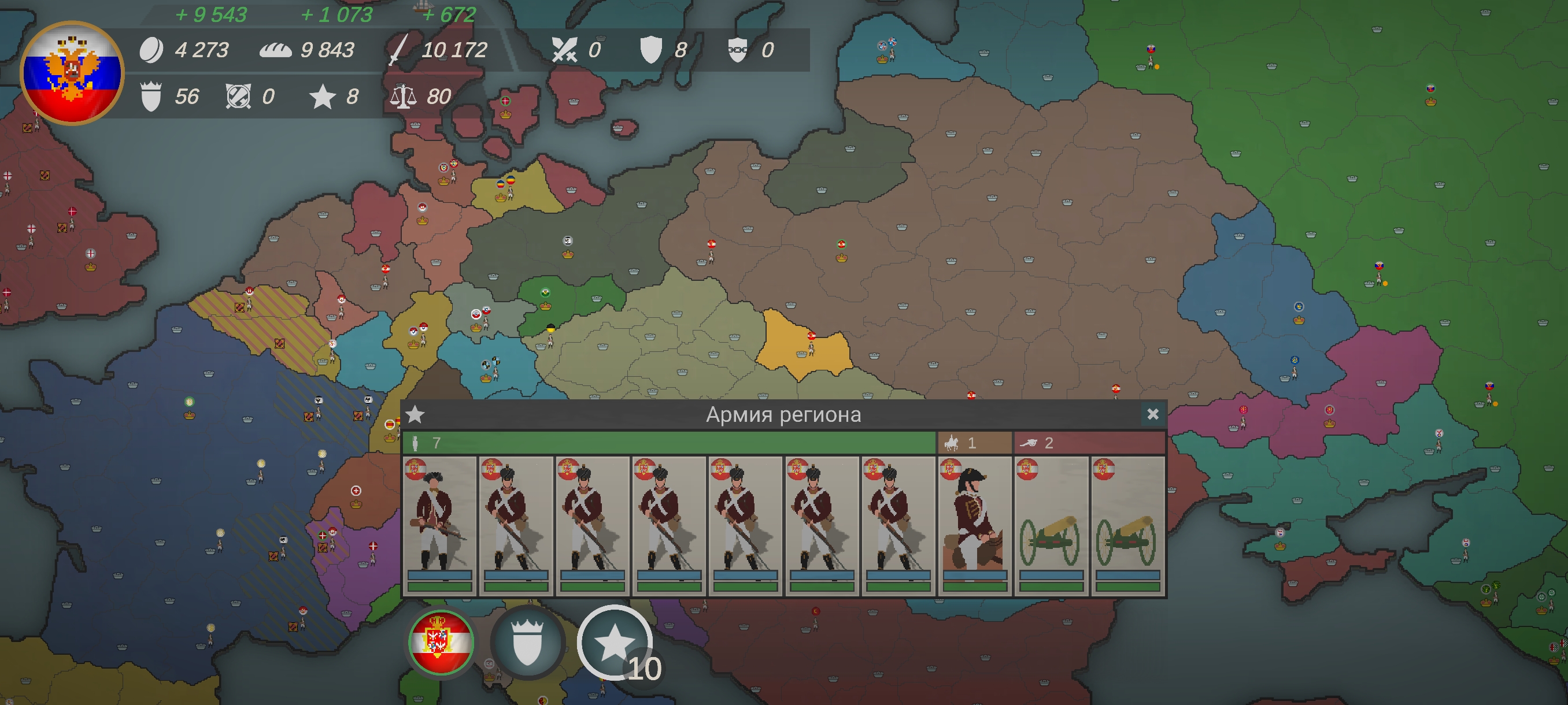This screenshot has width=1568, height=705.
Task: Select the cavalry officer unit card
Action: [x=975, y=525]
